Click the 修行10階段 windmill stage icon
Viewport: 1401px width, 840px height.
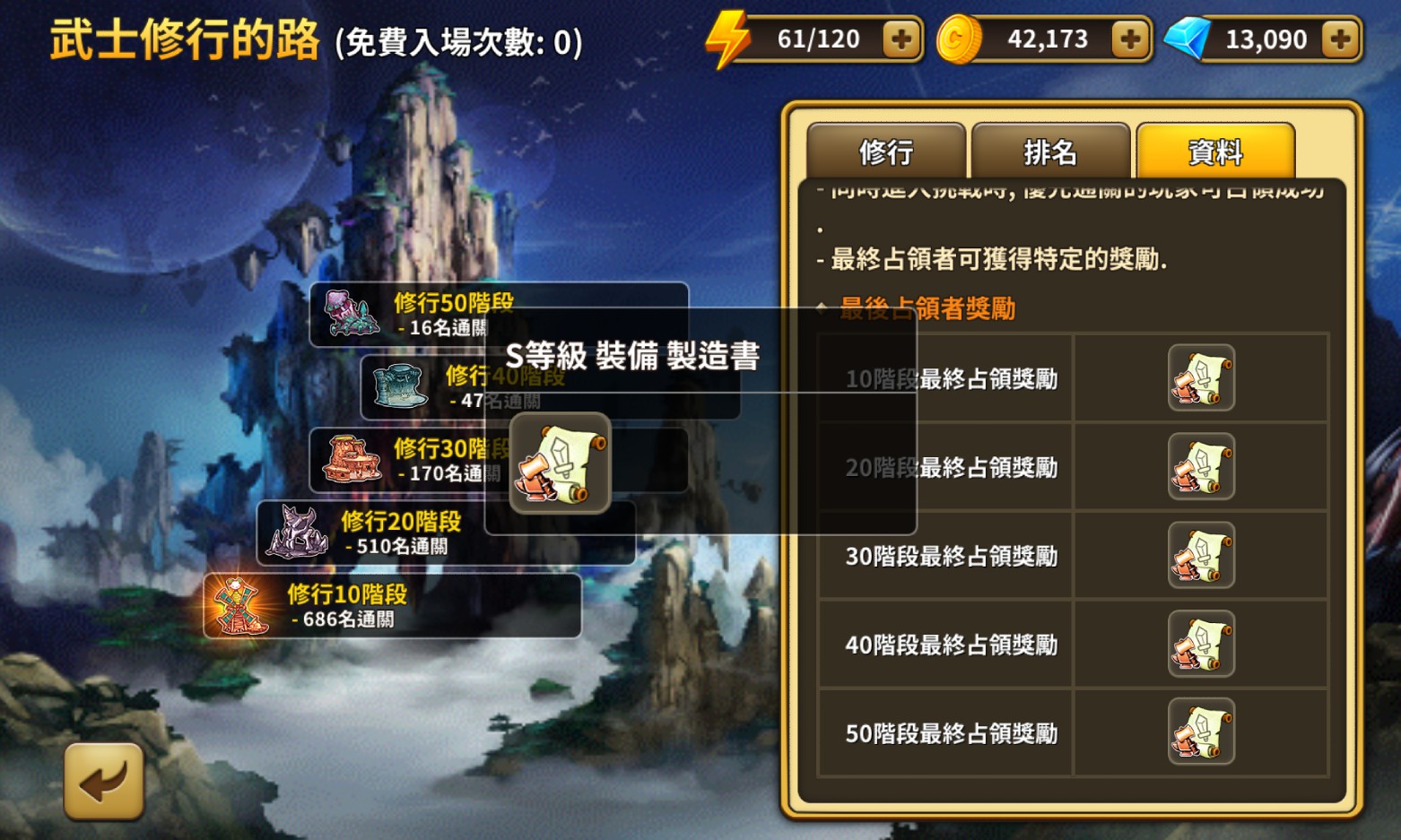[237, 607]
